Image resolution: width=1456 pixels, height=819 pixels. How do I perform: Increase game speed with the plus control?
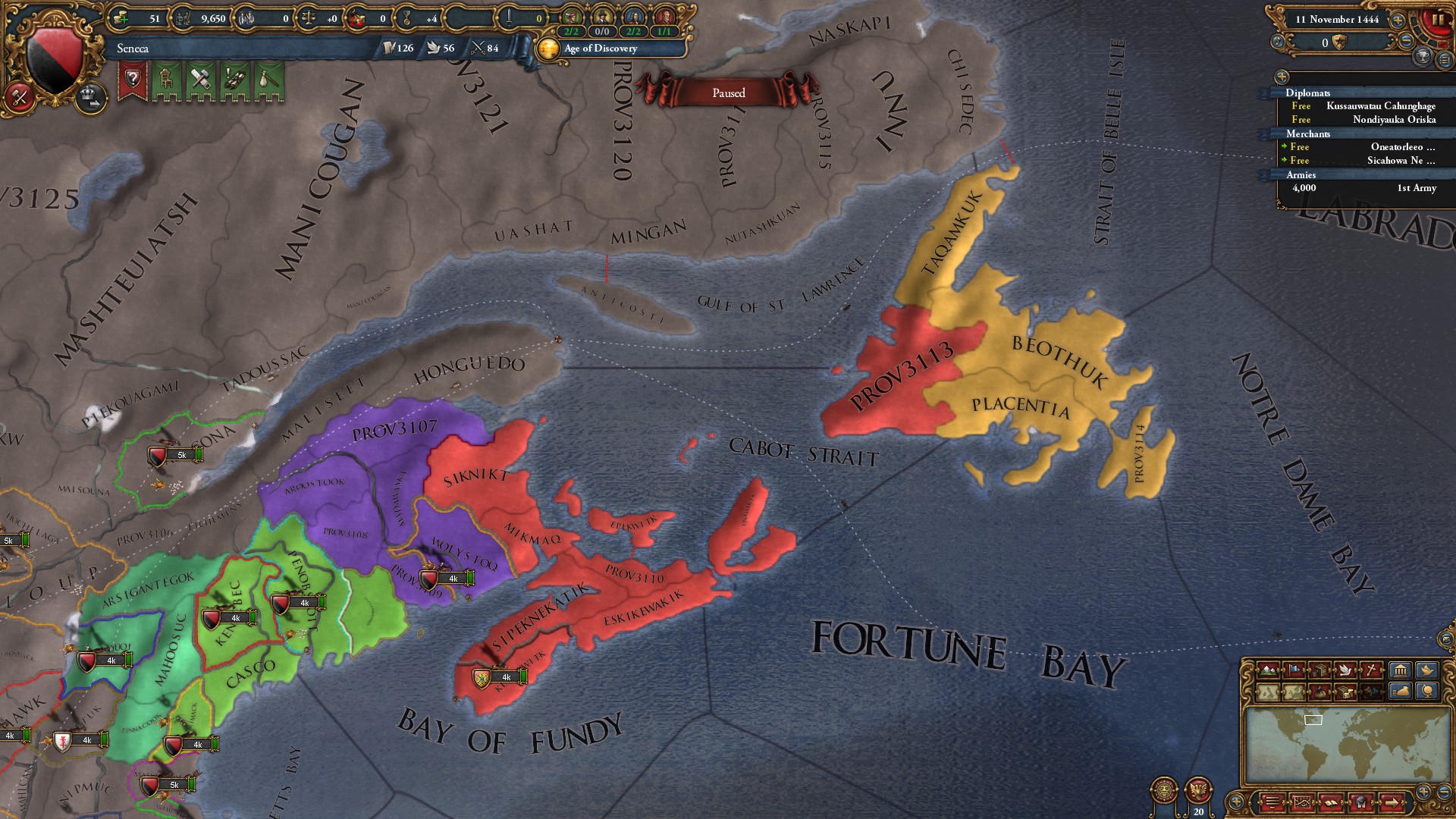tap(1398, 21)
